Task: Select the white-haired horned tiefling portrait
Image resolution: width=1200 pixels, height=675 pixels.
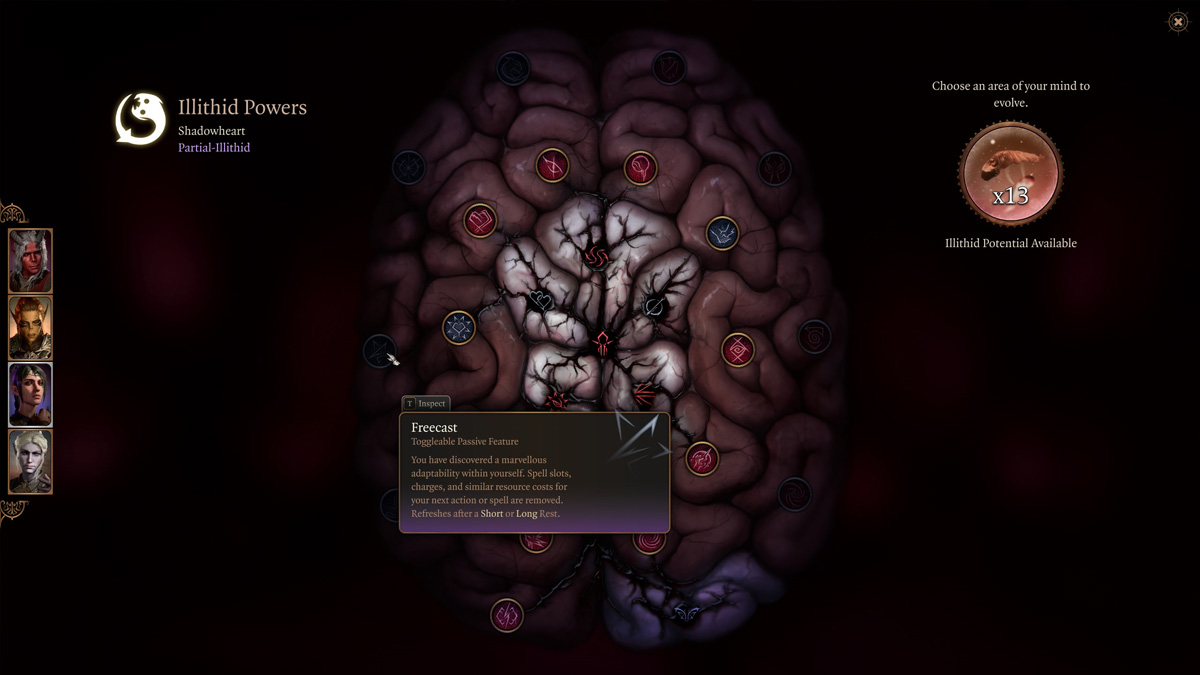Action: tap(31, 261)
